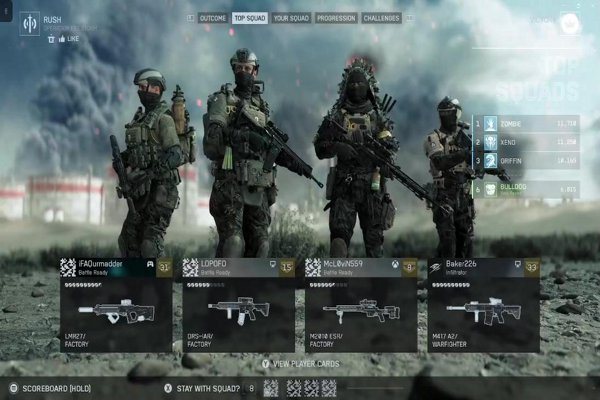Select the Top Squad tab
Viewport: 600px width, 400px height.
coord(249,18)
